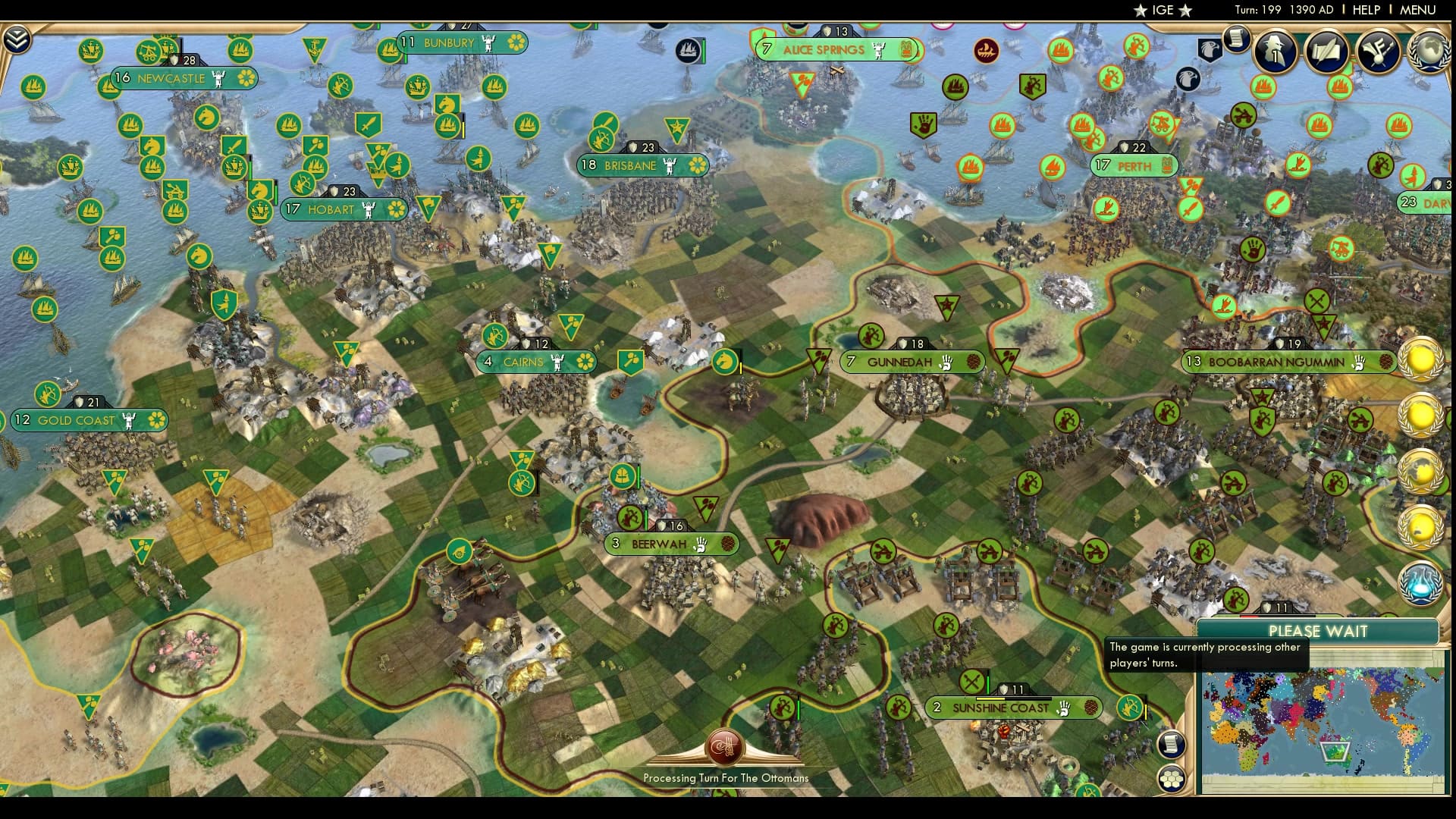Click the Ottoman emblem in the processing banner
Image resolution: width=1456 pixels, height=819 pixels.
click(724, 749)
